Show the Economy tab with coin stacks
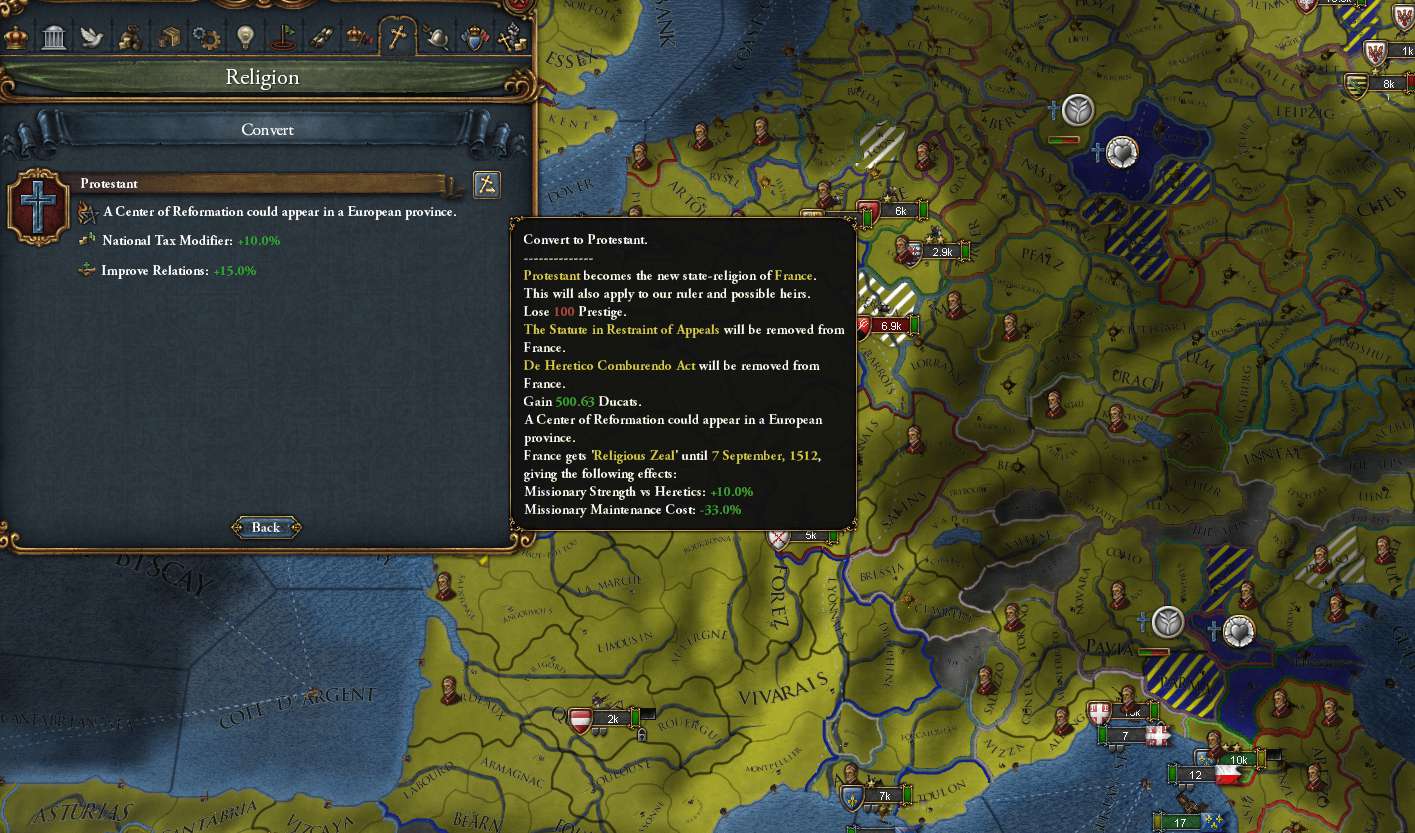 click(x=130, y=38)
